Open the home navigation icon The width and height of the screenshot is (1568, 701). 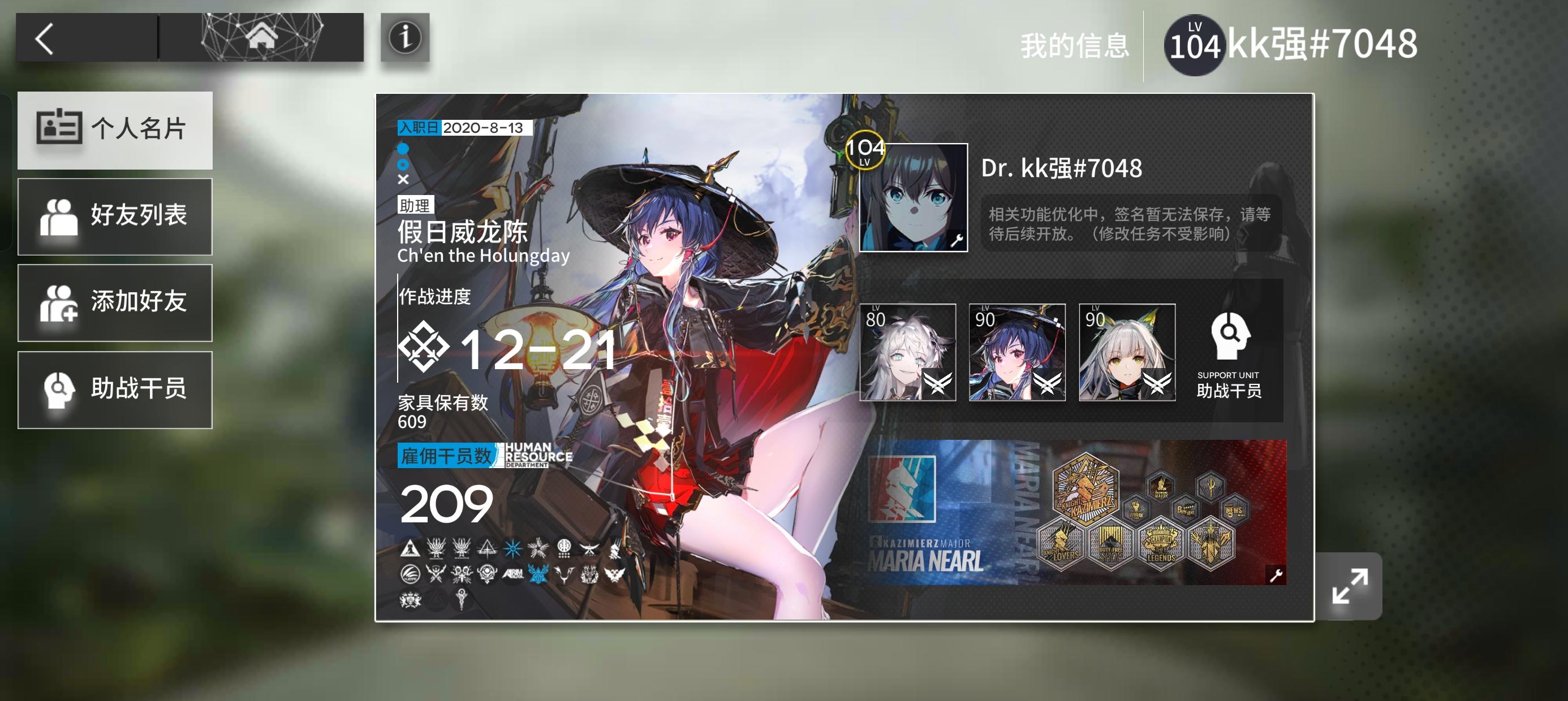263,38
